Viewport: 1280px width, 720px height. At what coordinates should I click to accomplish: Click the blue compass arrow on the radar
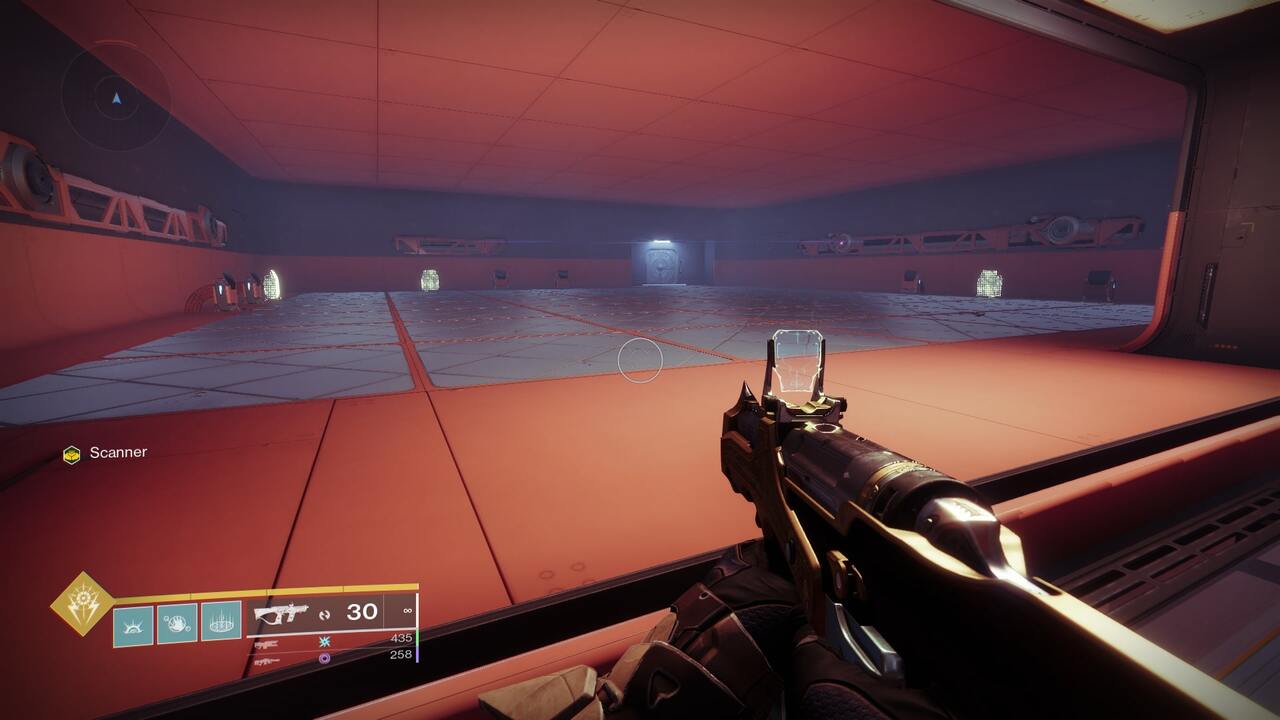(x=116, y=99)
